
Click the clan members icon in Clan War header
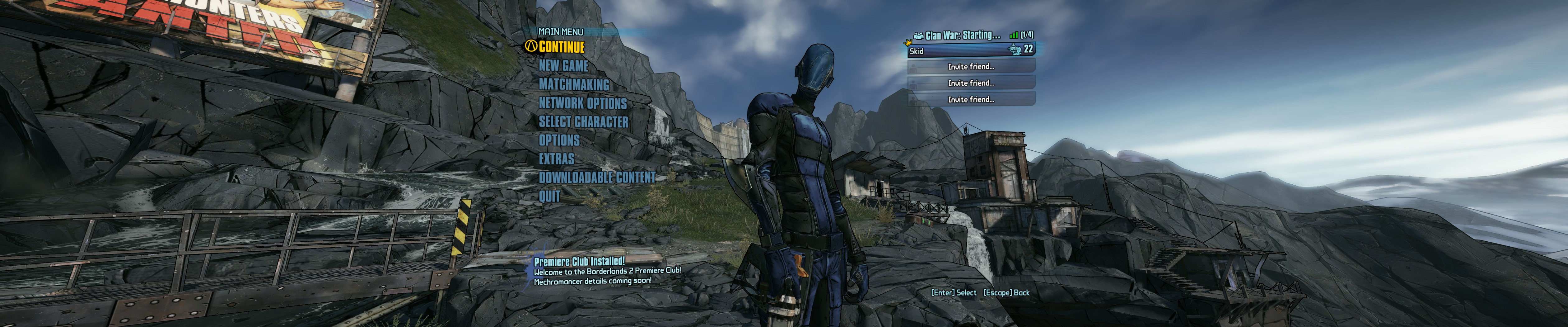919,35
